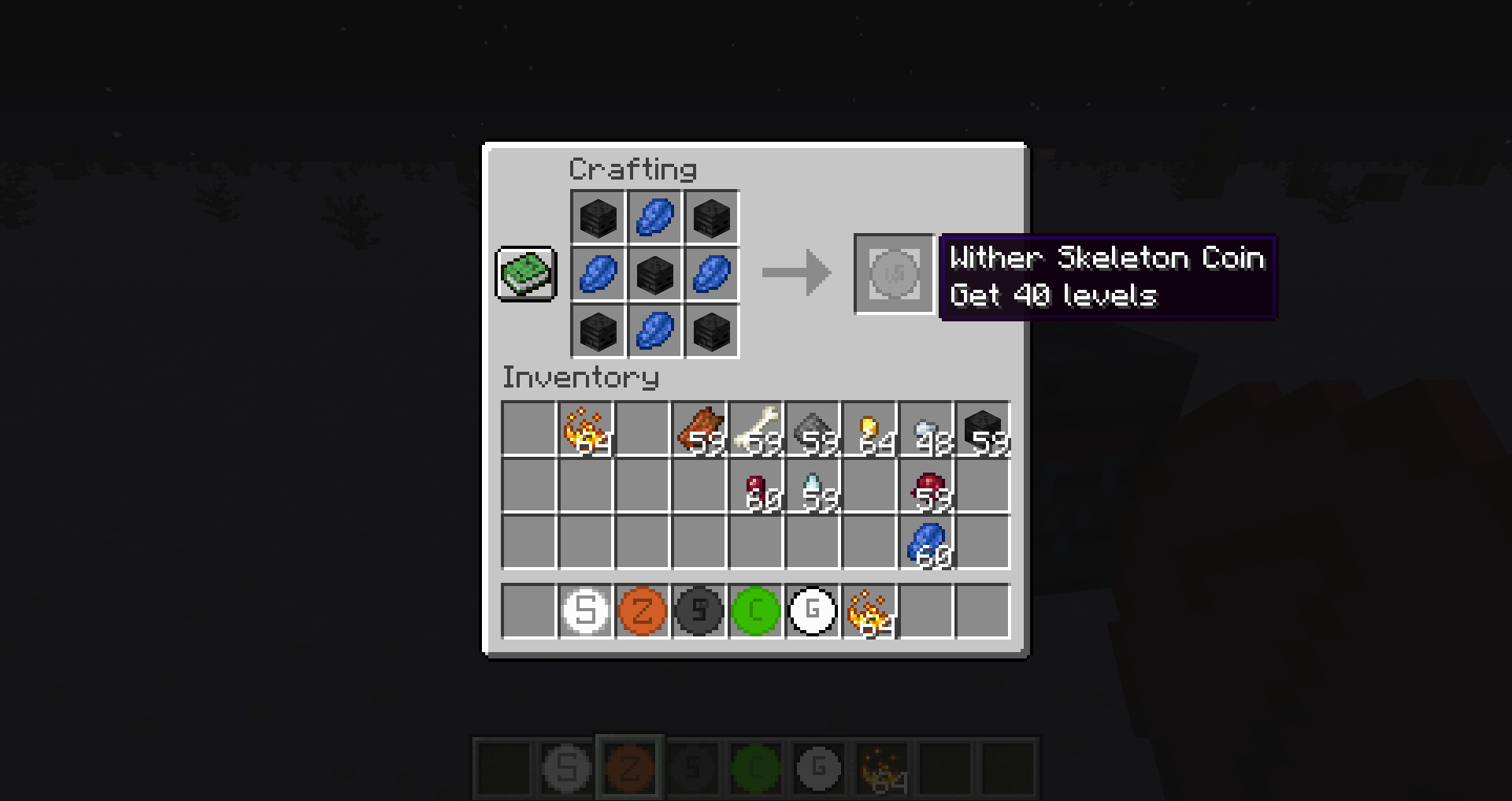Select the black Spider Coin in the hotbar
1512x801 pixels.
pyautogui.click(x=699, y=610)
